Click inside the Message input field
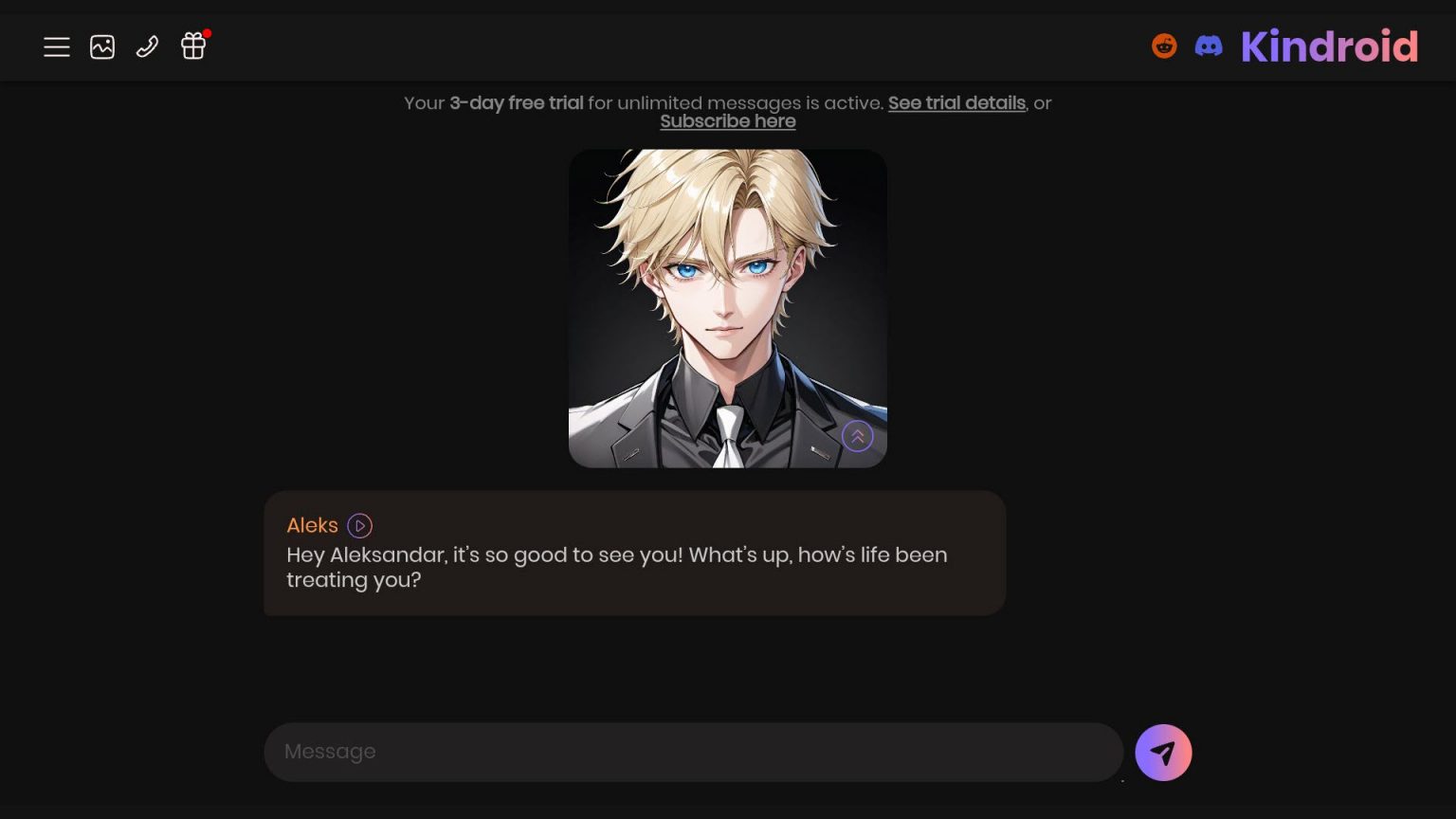Viewport: 1456px width, 819px height. pos(694,752)
